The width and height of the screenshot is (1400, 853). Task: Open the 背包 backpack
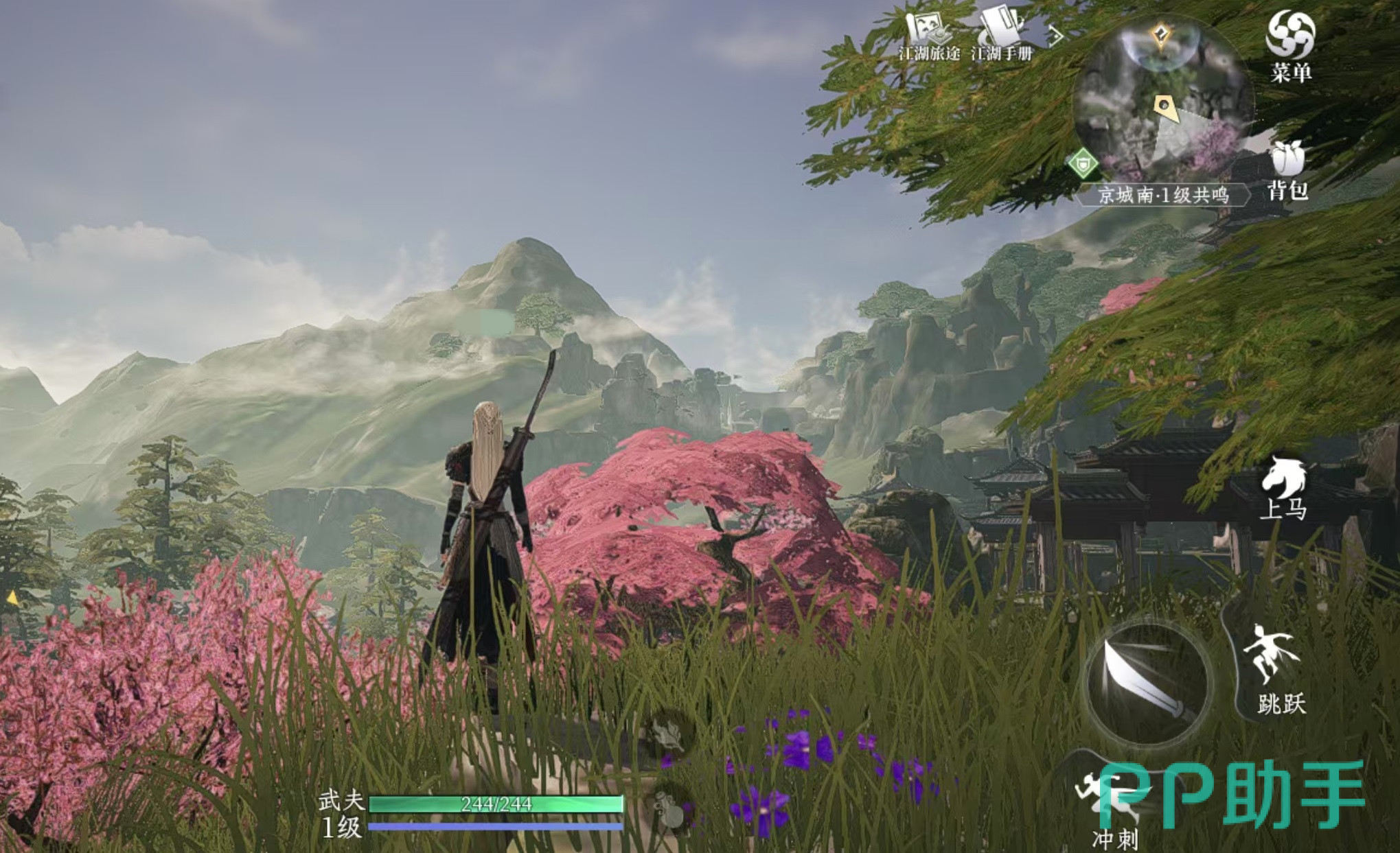(1287, 170)
